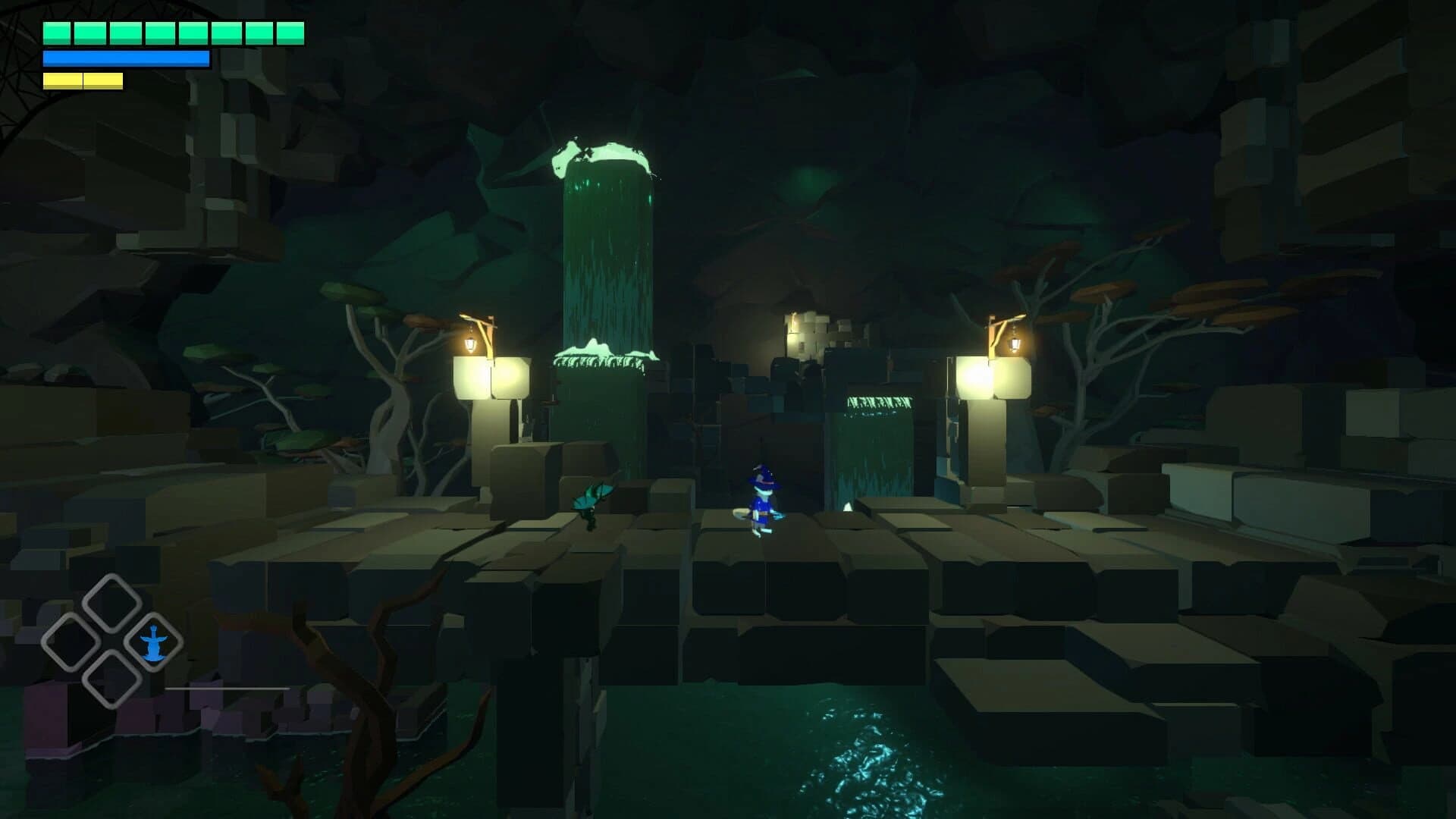The height and width of the screenshot is (819, 1456).
Task: Click the last green health segment
Action: tap(290, 32)
